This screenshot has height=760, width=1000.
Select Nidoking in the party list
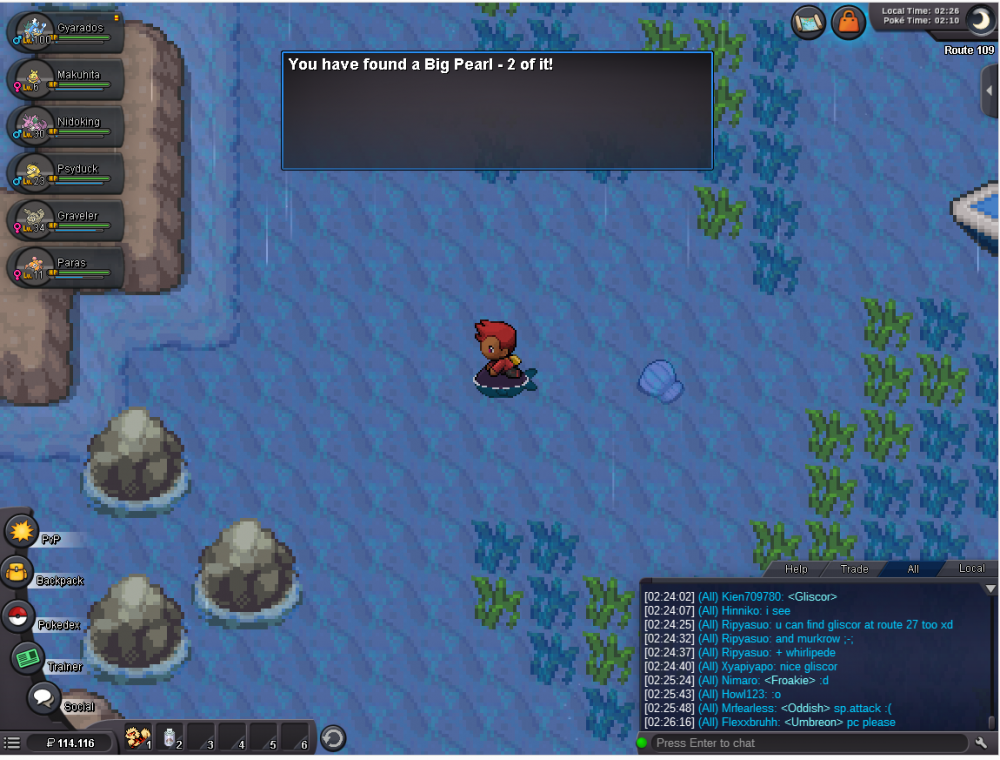(66, 127)
